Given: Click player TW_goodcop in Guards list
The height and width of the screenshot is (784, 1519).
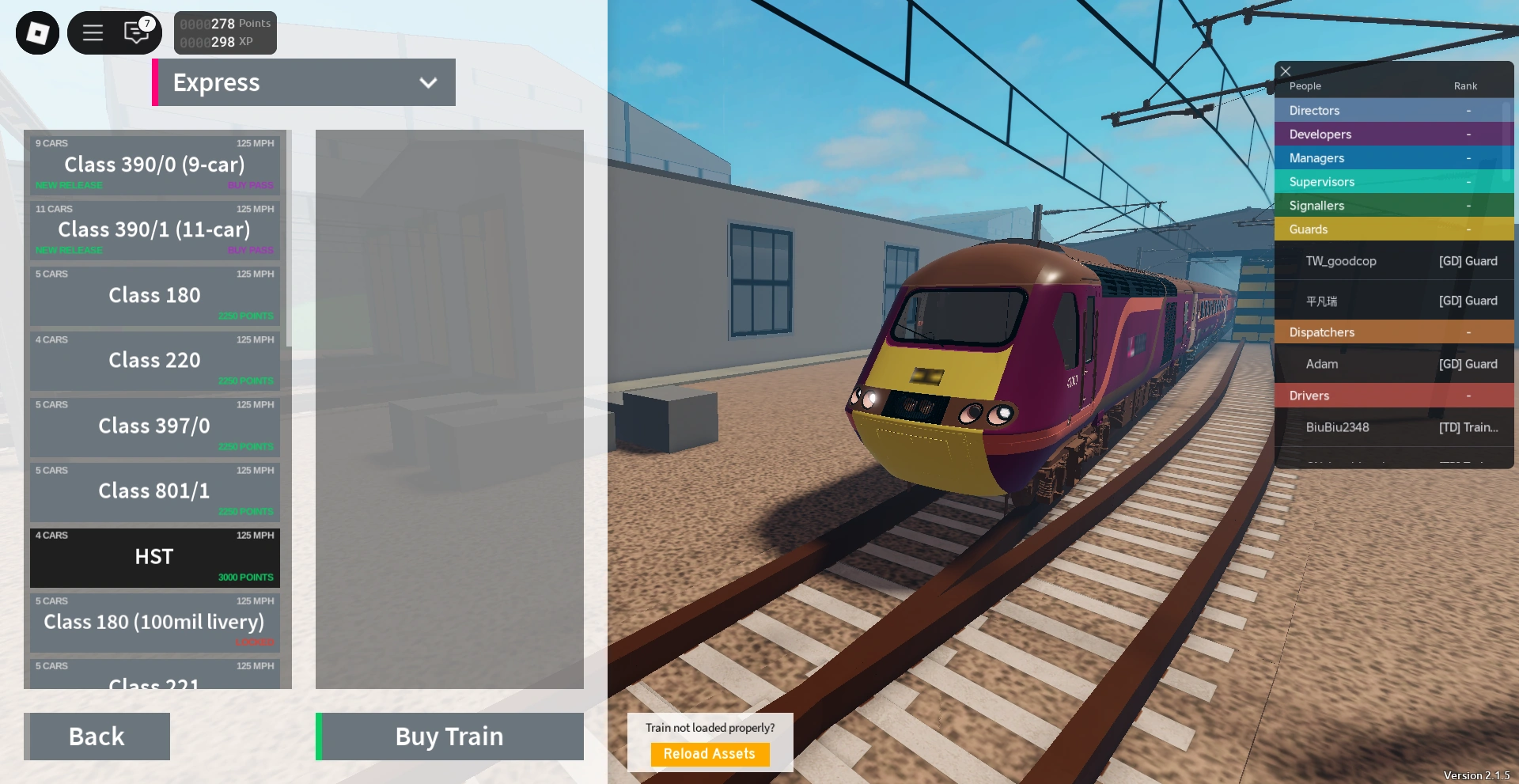Looking at the screenshot, I should [x=1392, y=260].
